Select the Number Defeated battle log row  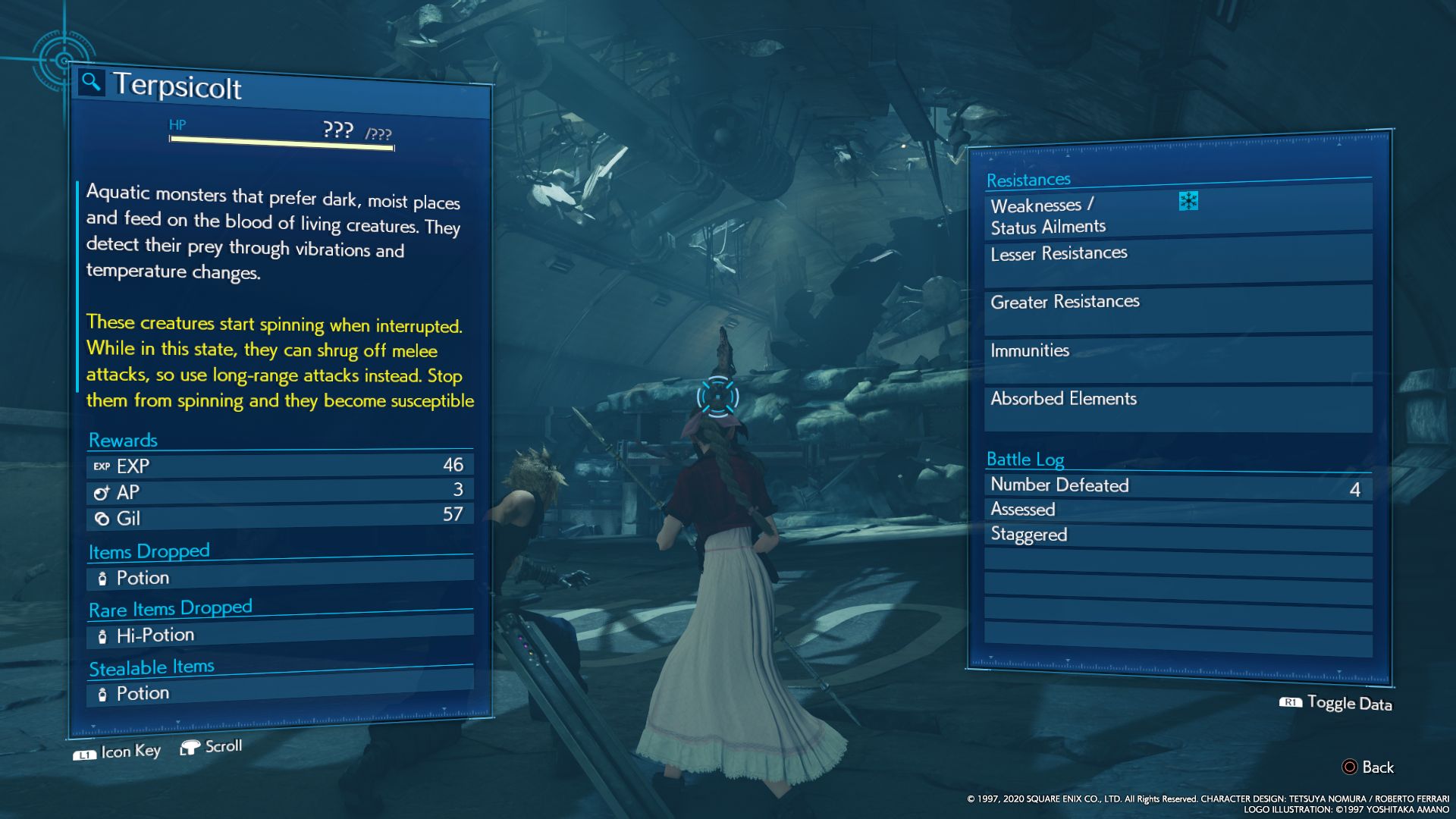click(1177, 486)
